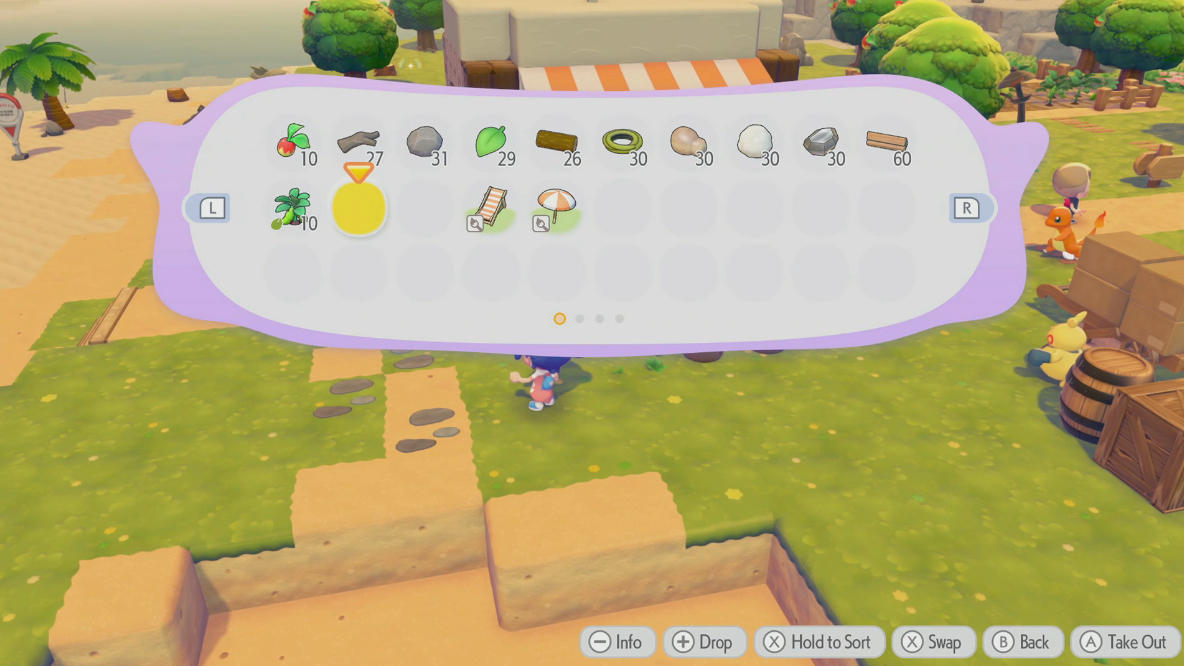Pick the twig branch item slot
This screenshot has width=1184, height=666.
pos(358,143)
